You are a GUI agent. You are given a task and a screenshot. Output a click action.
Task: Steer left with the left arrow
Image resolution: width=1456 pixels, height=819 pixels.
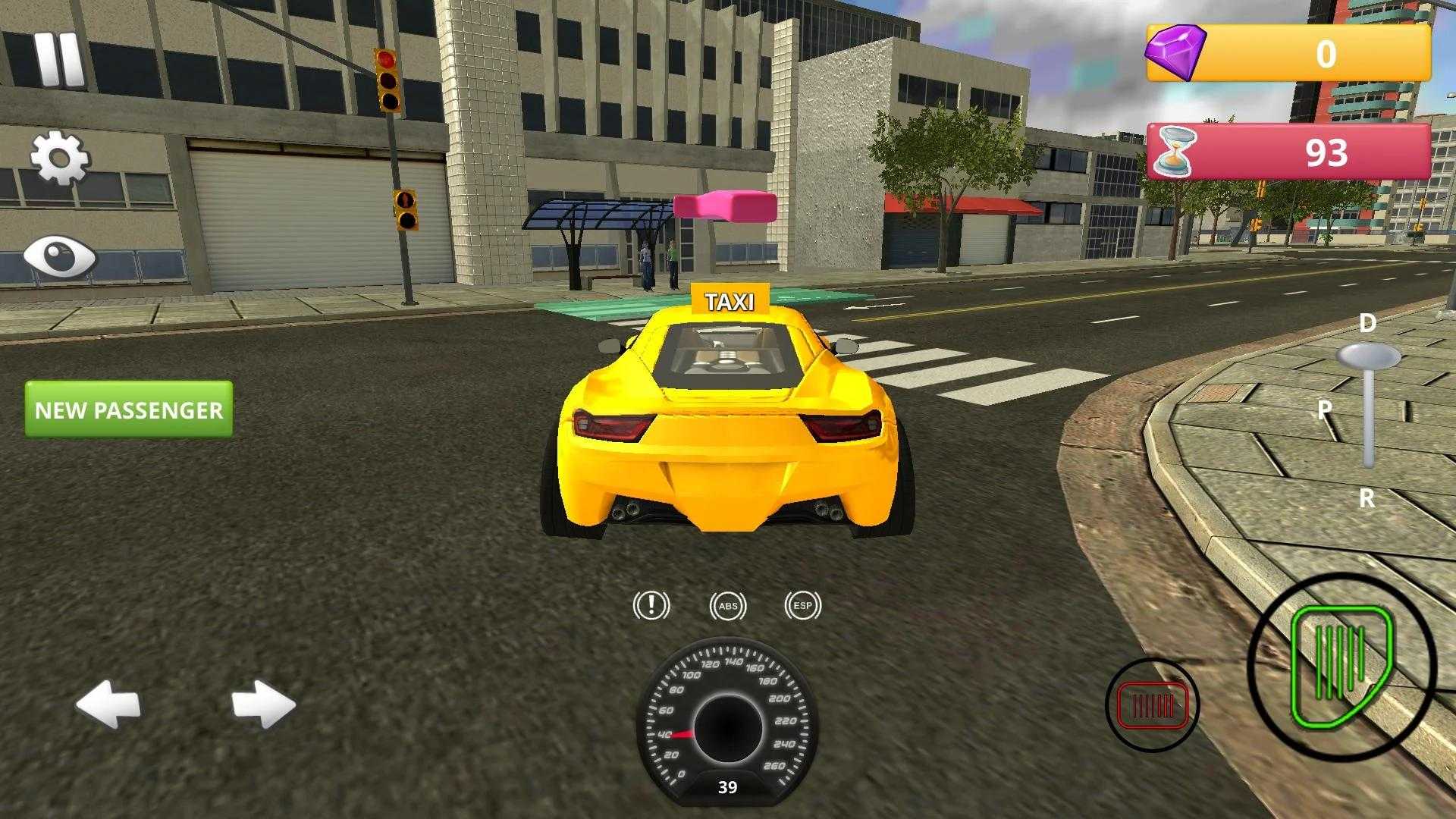(x=108, y=704)
